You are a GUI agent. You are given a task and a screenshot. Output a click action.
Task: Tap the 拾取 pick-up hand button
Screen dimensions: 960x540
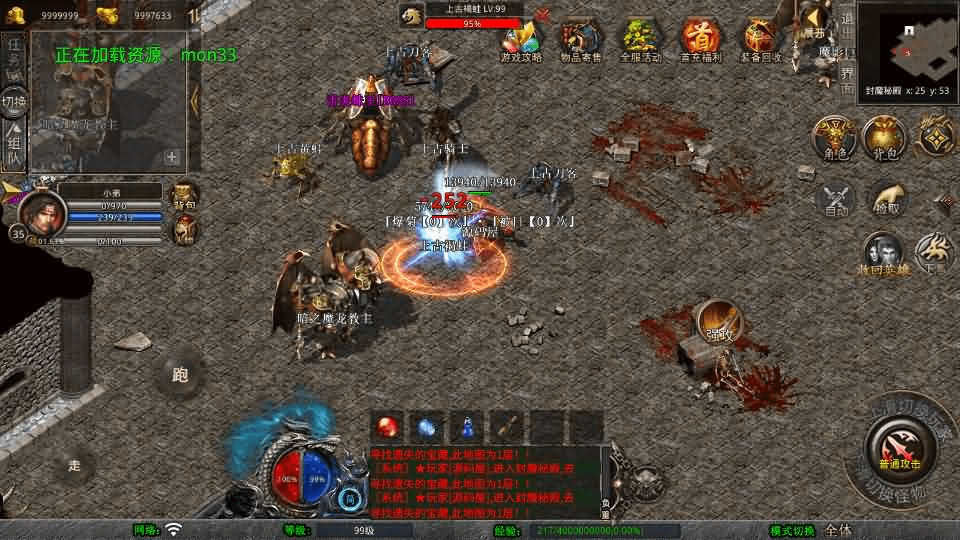coord(887,200)
